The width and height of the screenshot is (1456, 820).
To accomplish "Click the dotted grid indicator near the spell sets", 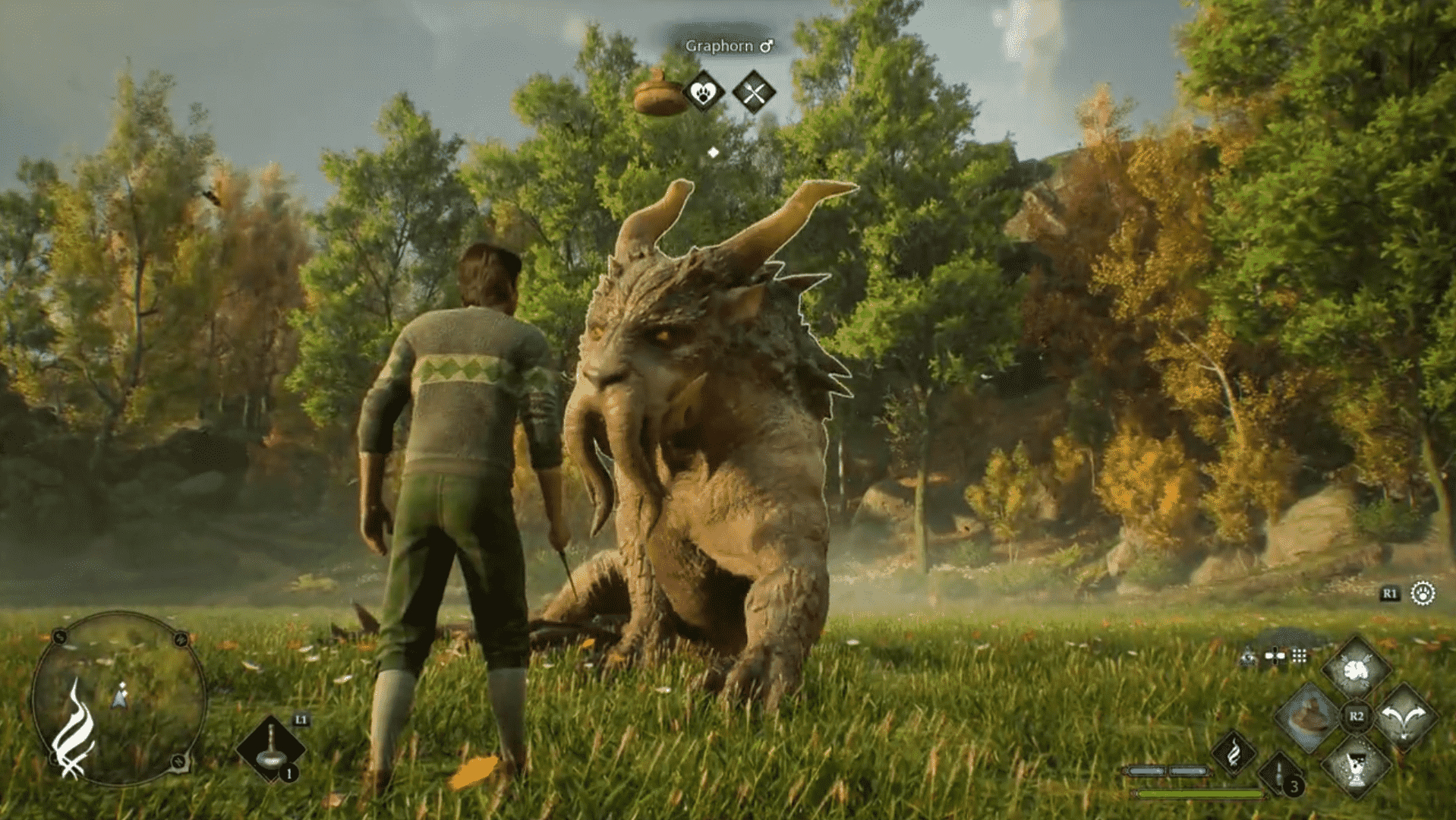I will pos(1299,656).
